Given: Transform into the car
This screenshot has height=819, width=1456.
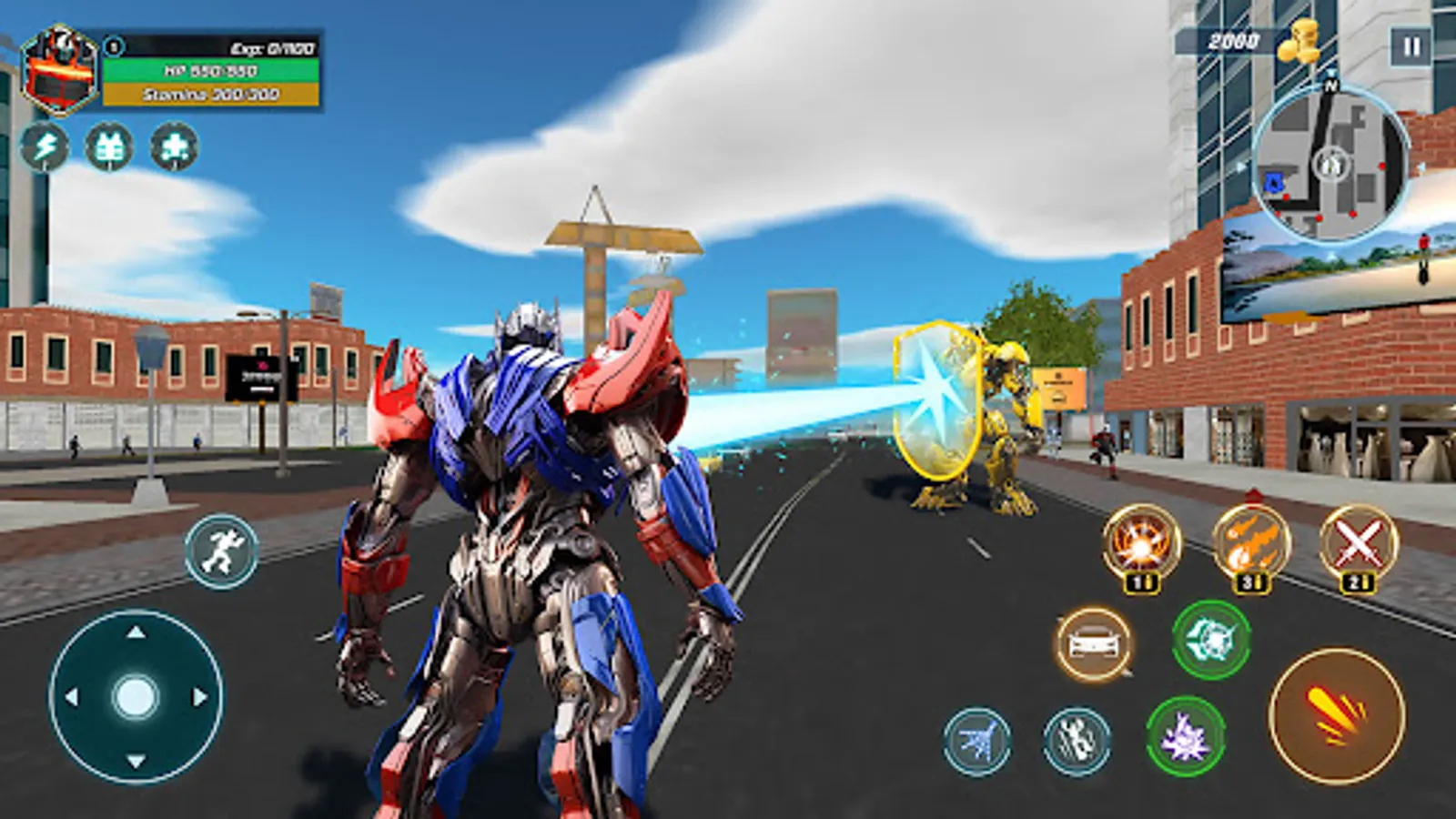Looking at the screenshot, I should [1097, 642].
